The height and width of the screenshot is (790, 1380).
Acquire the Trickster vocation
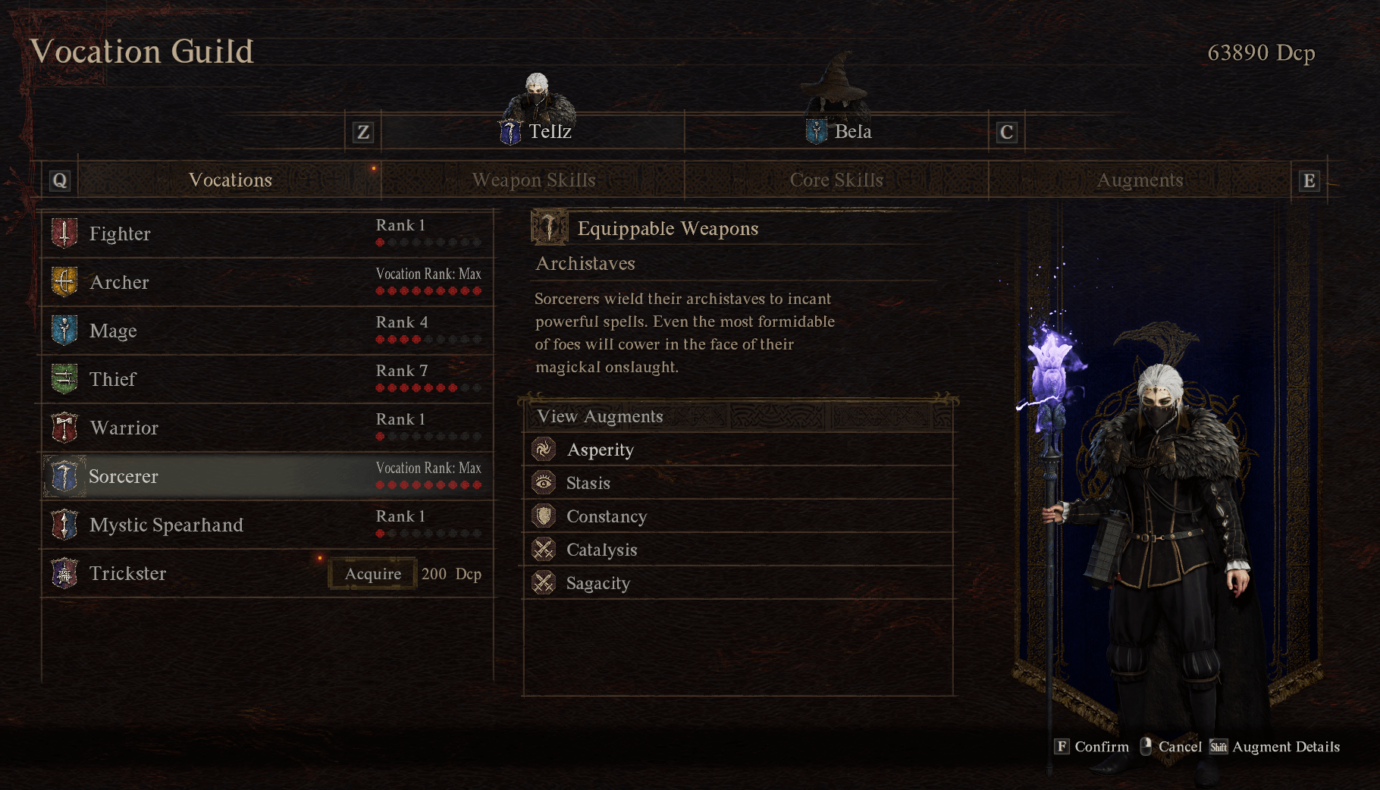(372, 573)
